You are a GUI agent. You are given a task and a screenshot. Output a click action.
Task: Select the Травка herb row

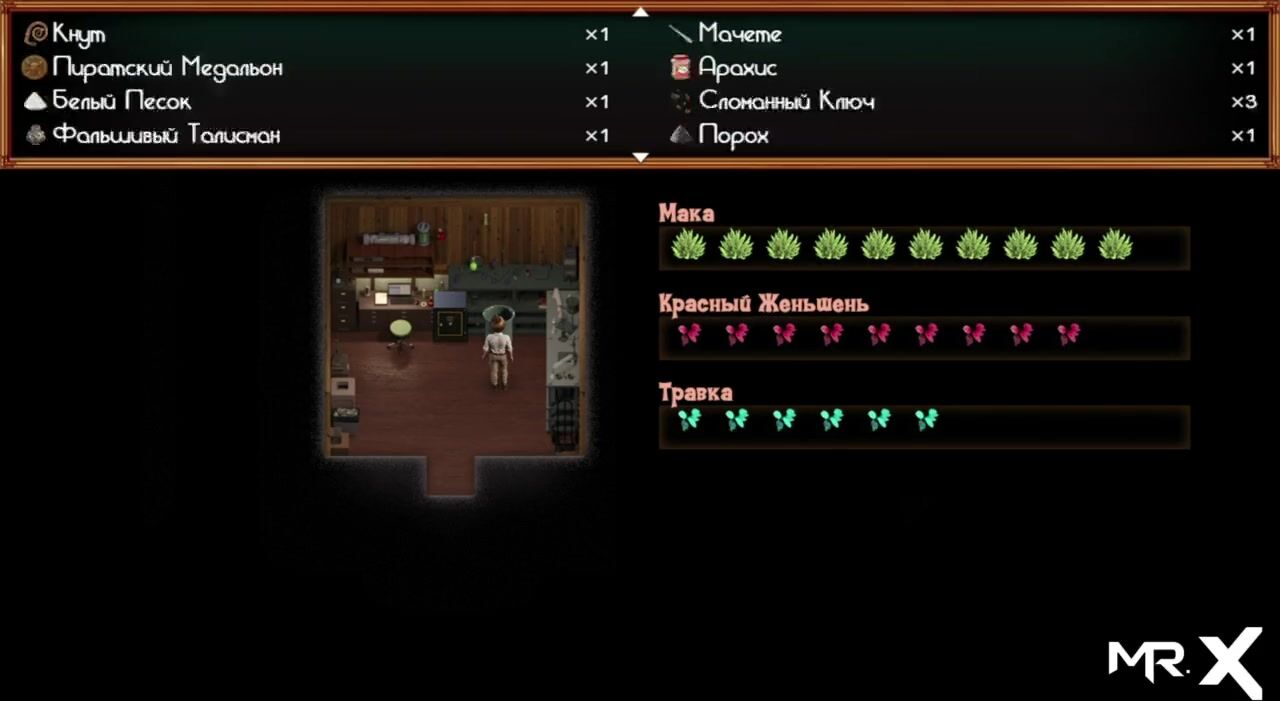coord(923,424)
